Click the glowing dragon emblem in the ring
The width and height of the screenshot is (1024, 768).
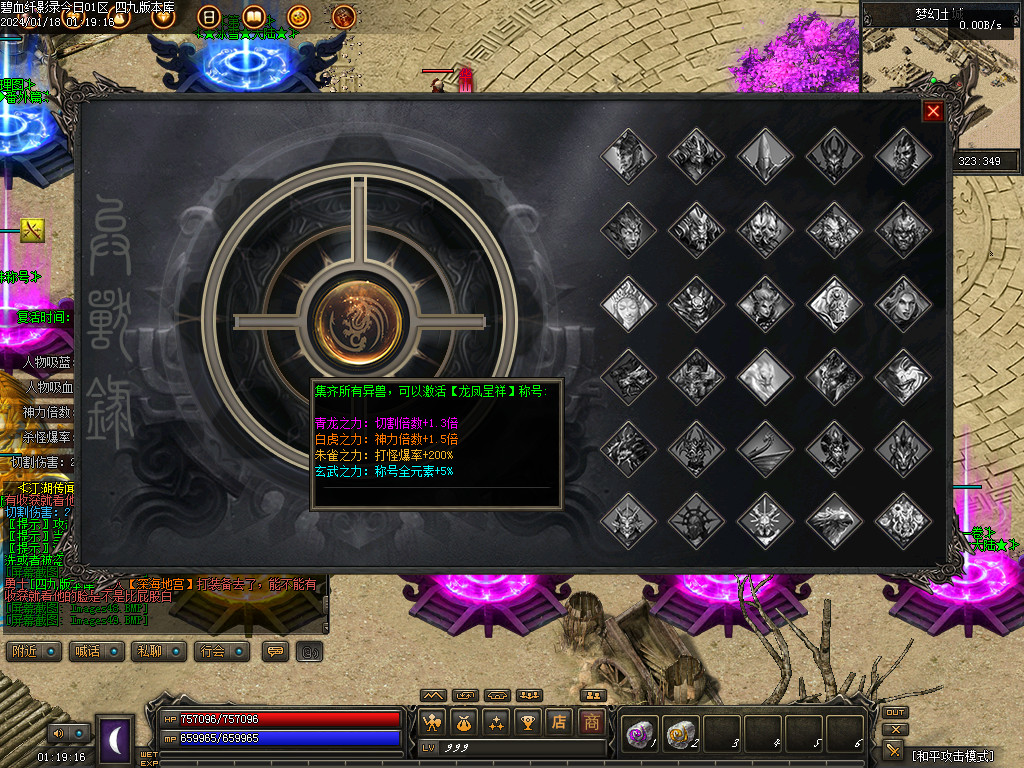point(358,322)
